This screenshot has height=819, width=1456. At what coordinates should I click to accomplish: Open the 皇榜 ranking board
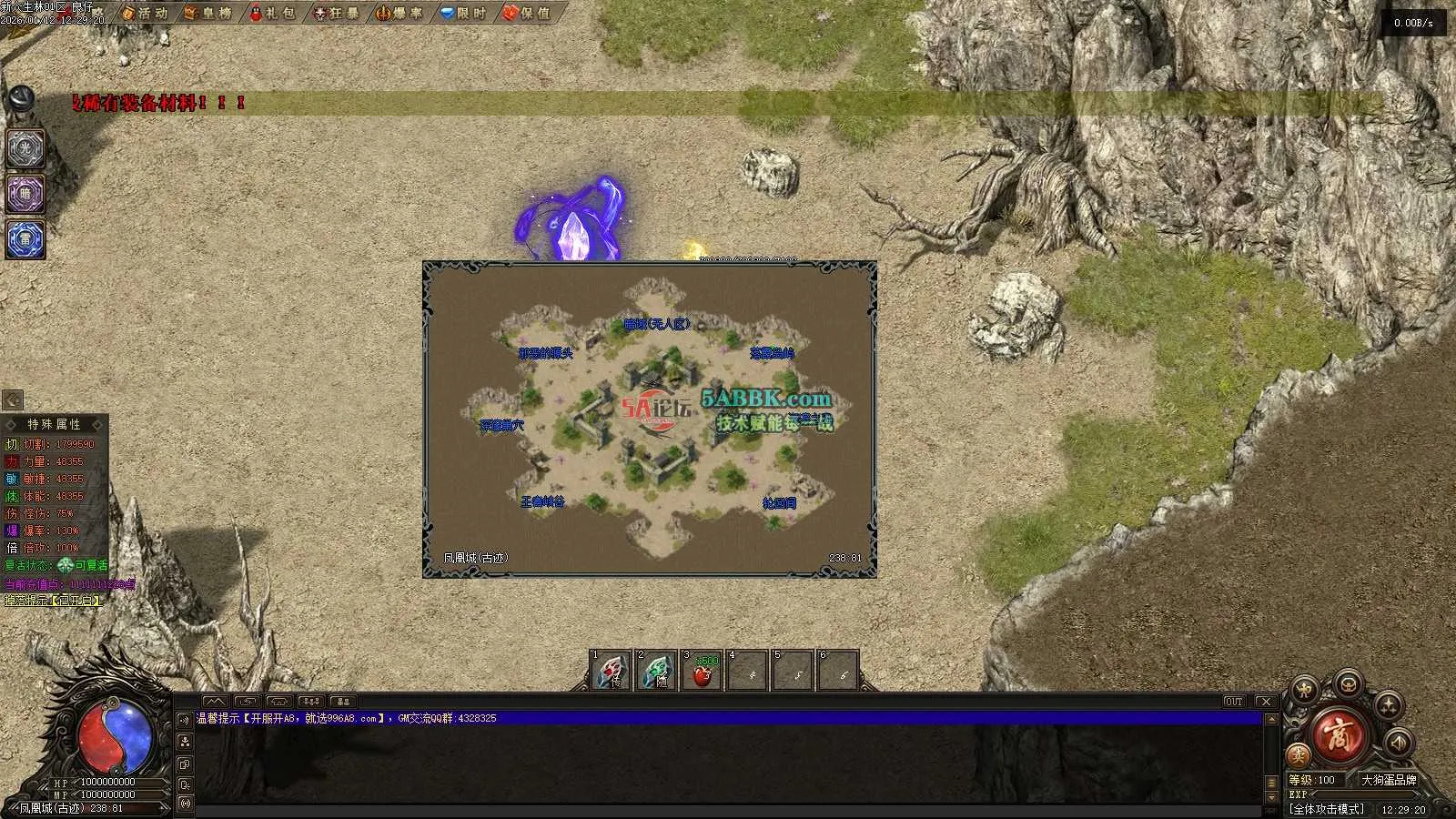208,13
